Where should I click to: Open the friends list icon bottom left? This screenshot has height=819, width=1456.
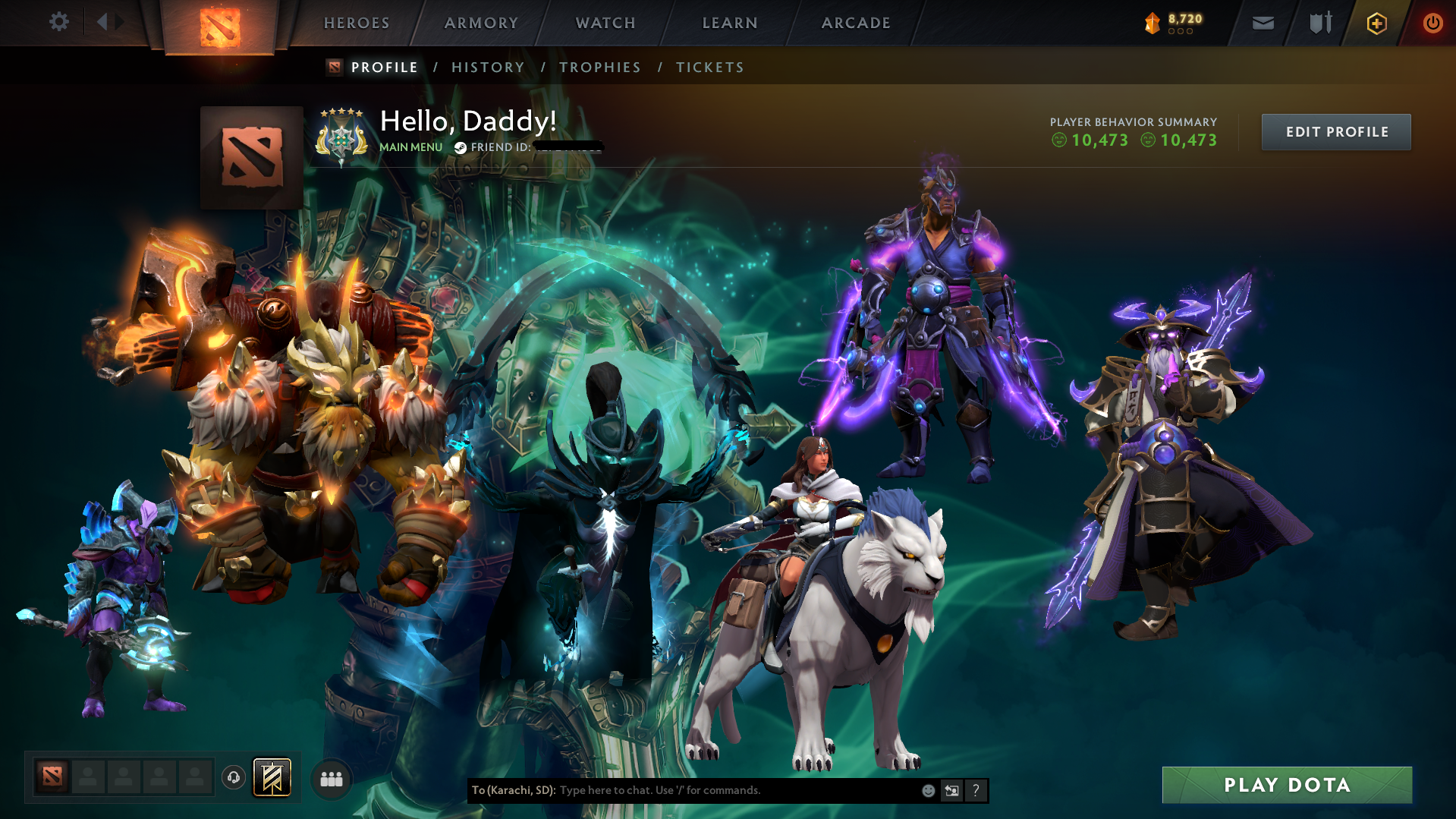pyautogui.click(x=331, y=779)
